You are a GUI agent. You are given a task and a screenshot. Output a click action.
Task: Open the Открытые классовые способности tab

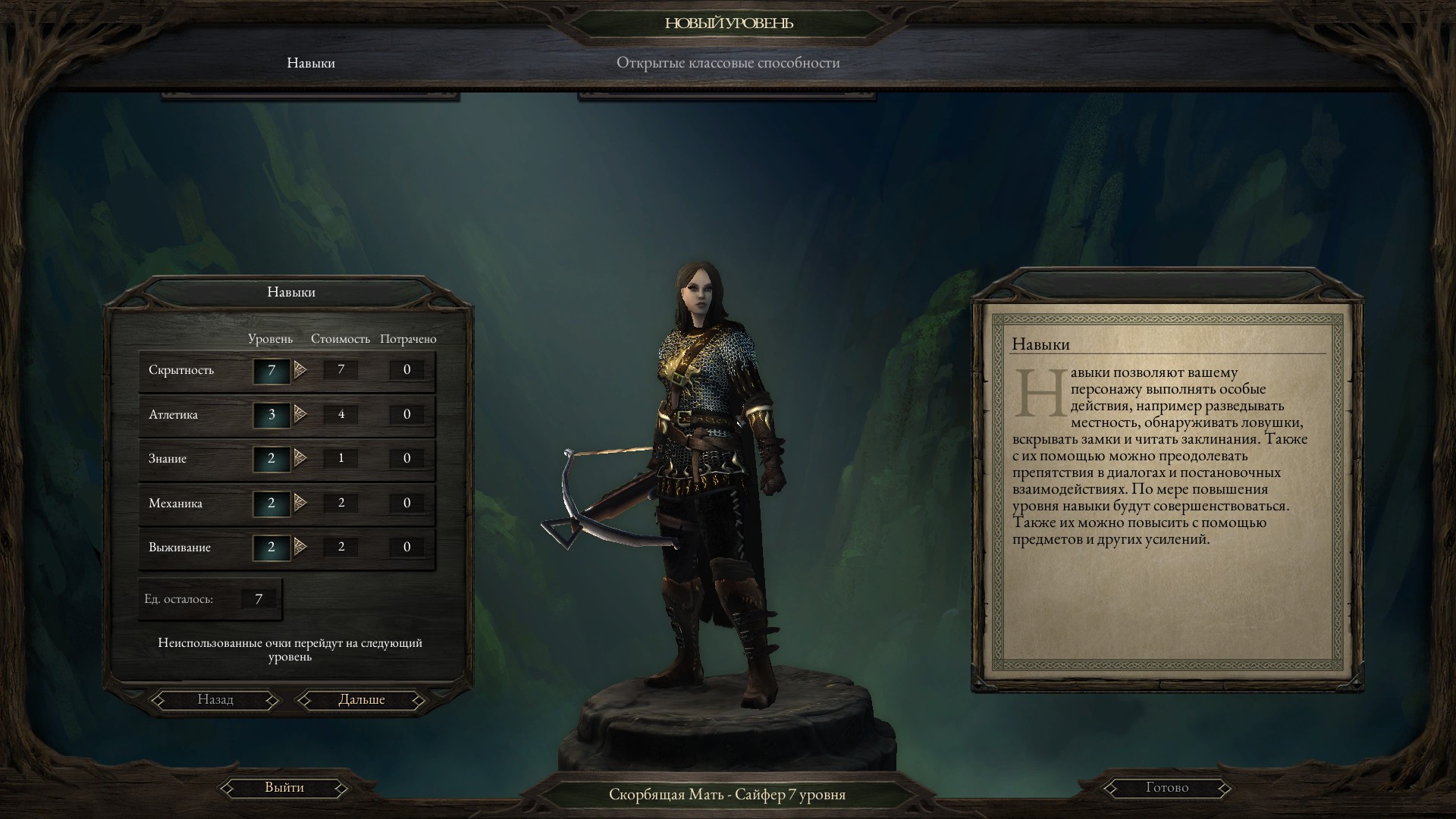pos(730,63)
